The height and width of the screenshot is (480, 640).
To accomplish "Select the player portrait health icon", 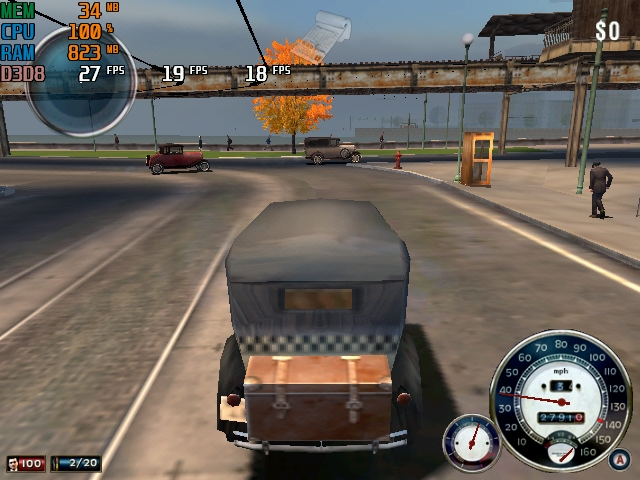I will point(13,464).
